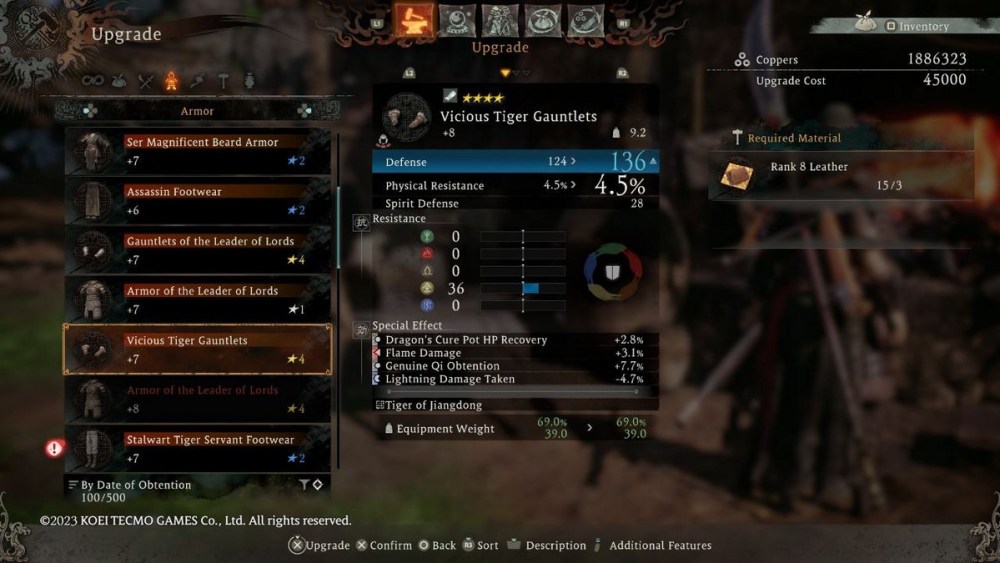Select the highlighted armor category icon
1000x563 pixels.
(171, 81)
